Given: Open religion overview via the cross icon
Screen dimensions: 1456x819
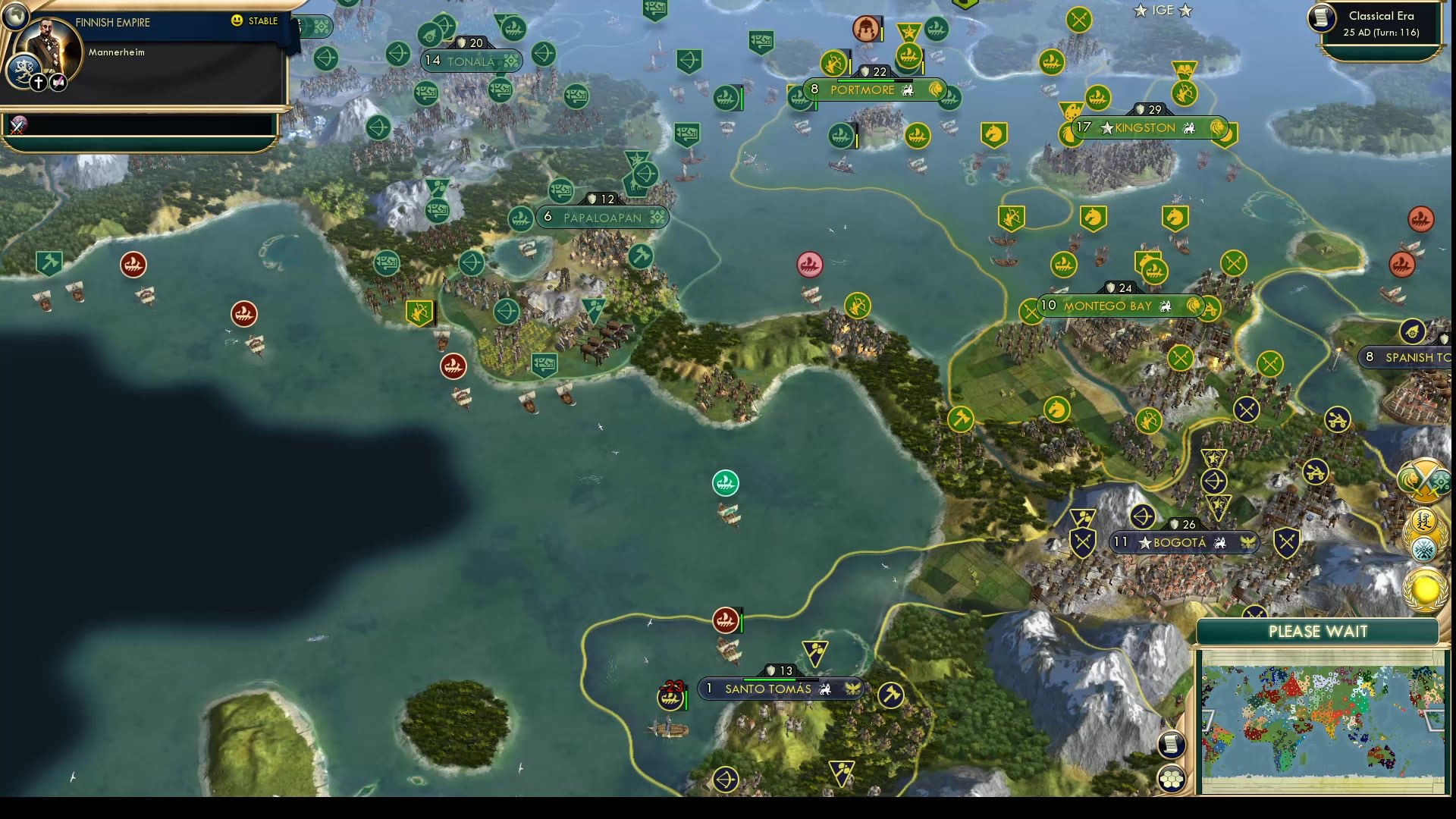Looking at the screenshot, I should pyautogui.click(x=38, y=82).
